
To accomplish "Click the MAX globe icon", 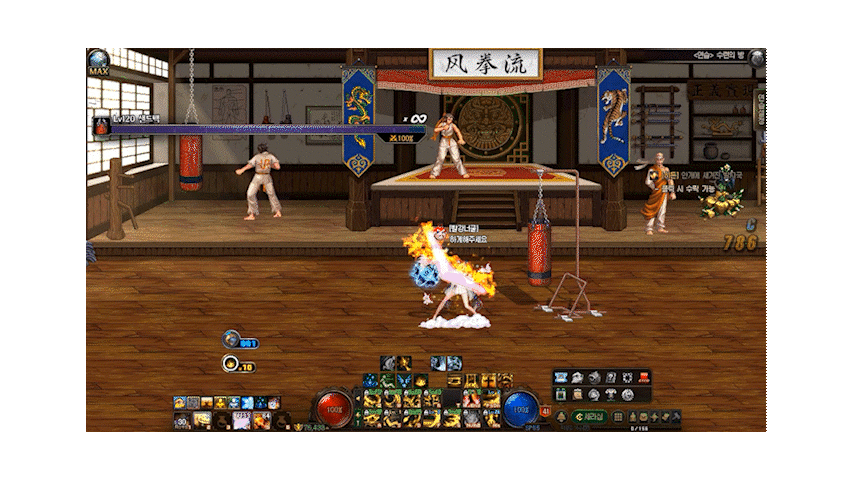I will tap(98, 62).
